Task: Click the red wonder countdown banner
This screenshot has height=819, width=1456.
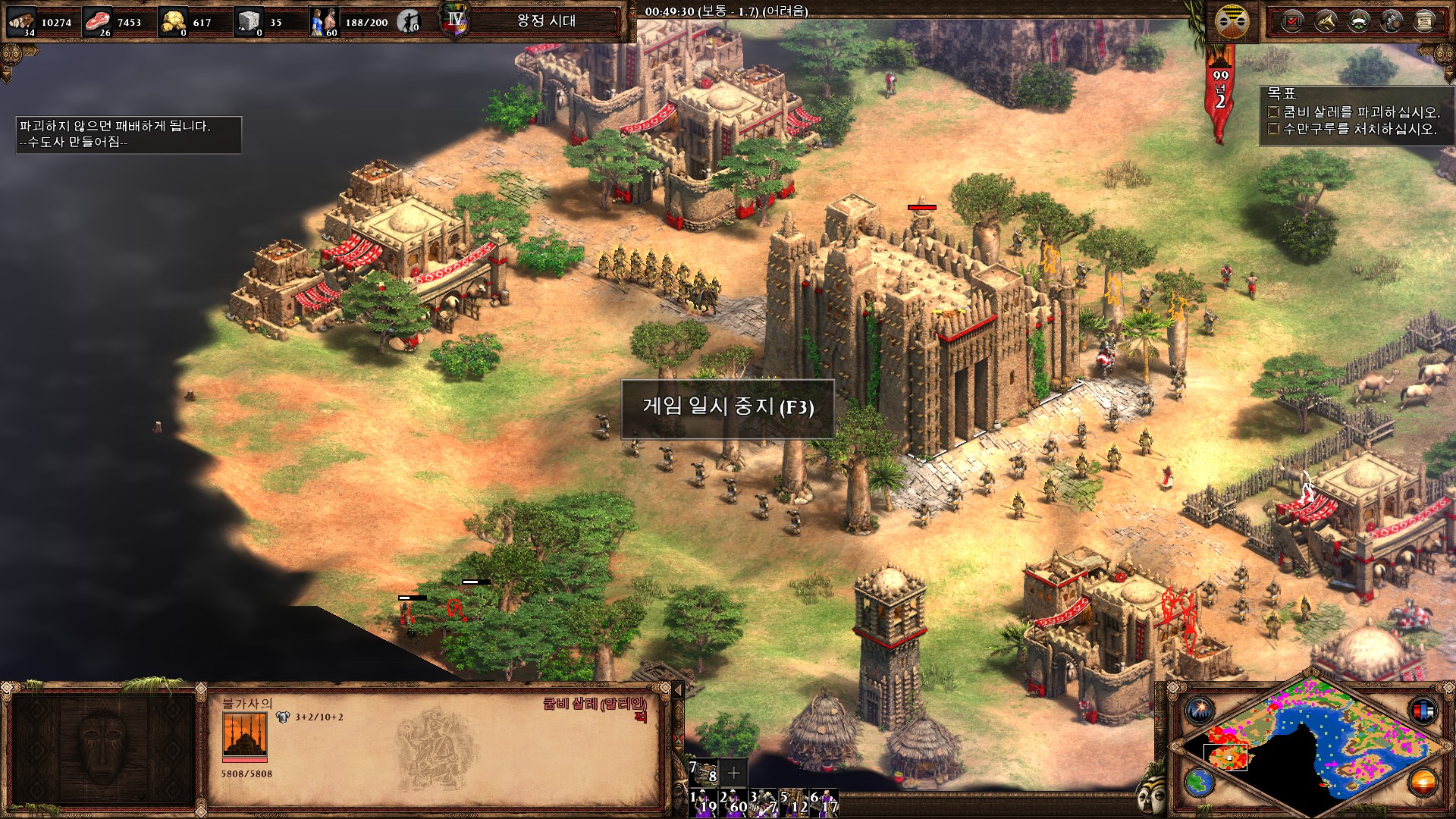Action: [1219, 93]
